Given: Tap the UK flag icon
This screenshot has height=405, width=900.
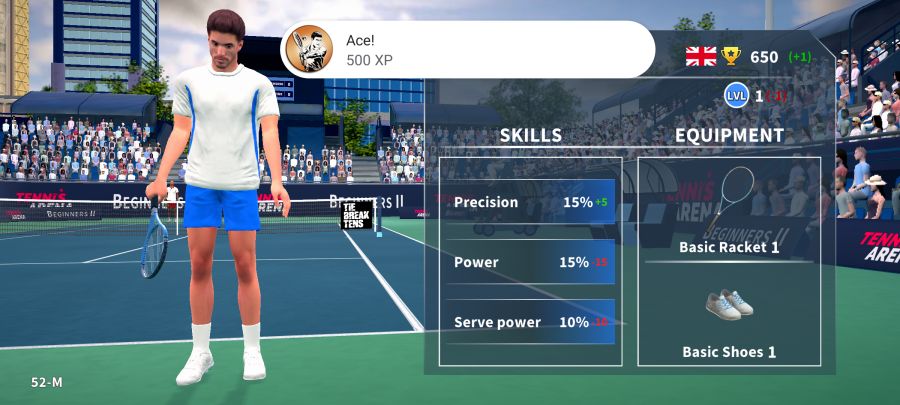Looking at the screenshot, I should click(x=701, y=56).
